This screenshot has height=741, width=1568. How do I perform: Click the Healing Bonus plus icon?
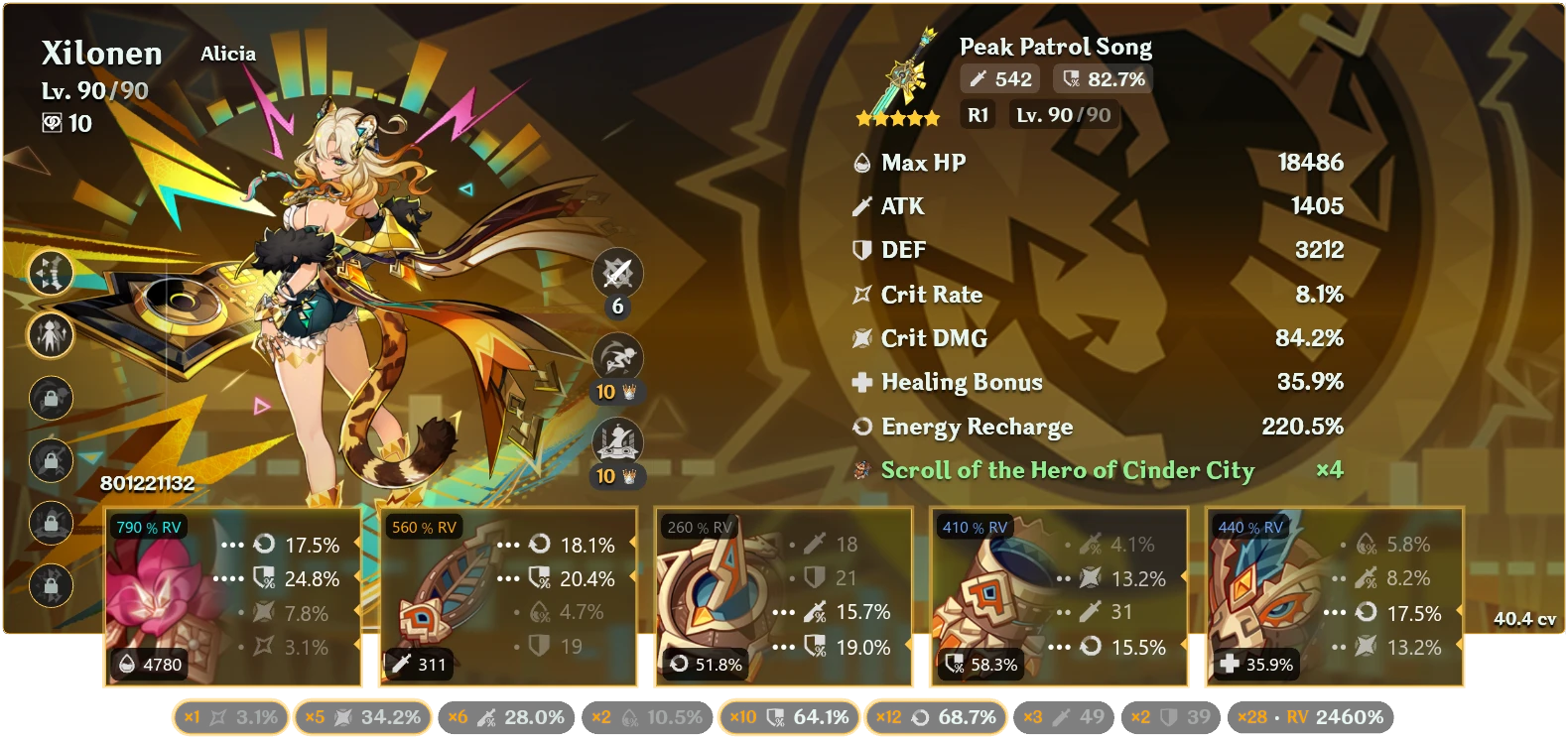tap(862, 382)
